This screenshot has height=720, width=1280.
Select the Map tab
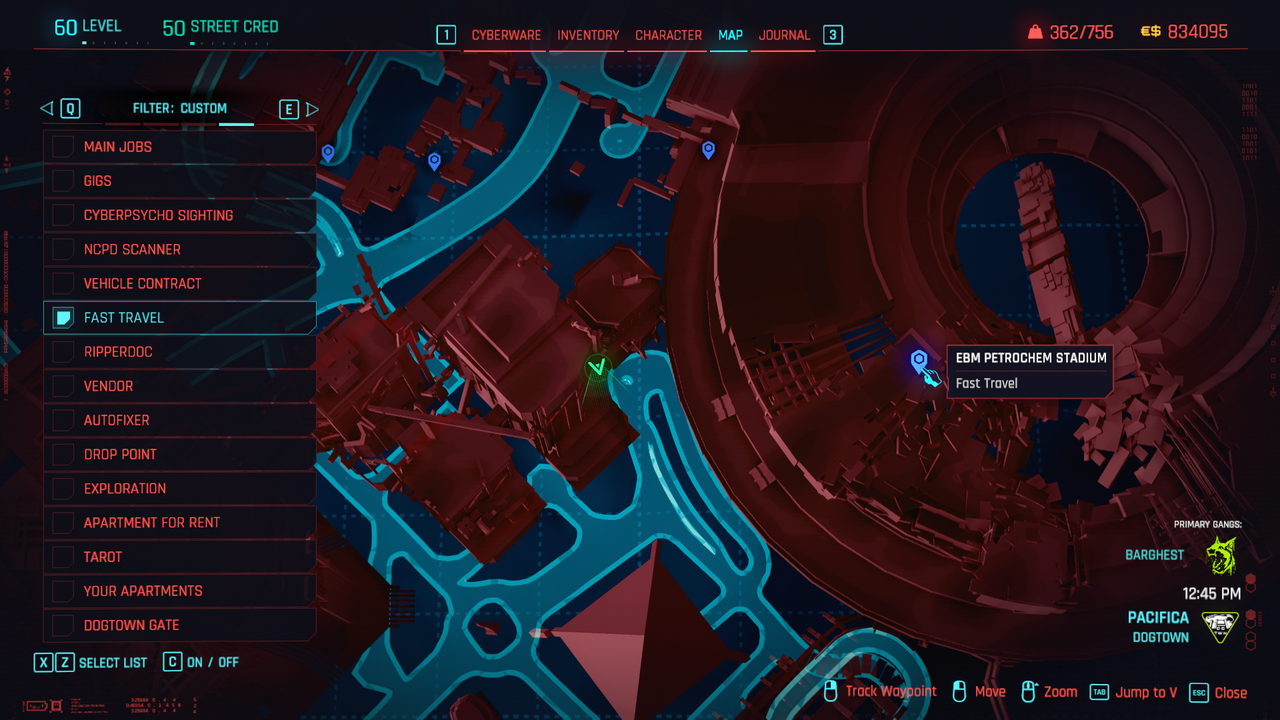pos(730,35)
